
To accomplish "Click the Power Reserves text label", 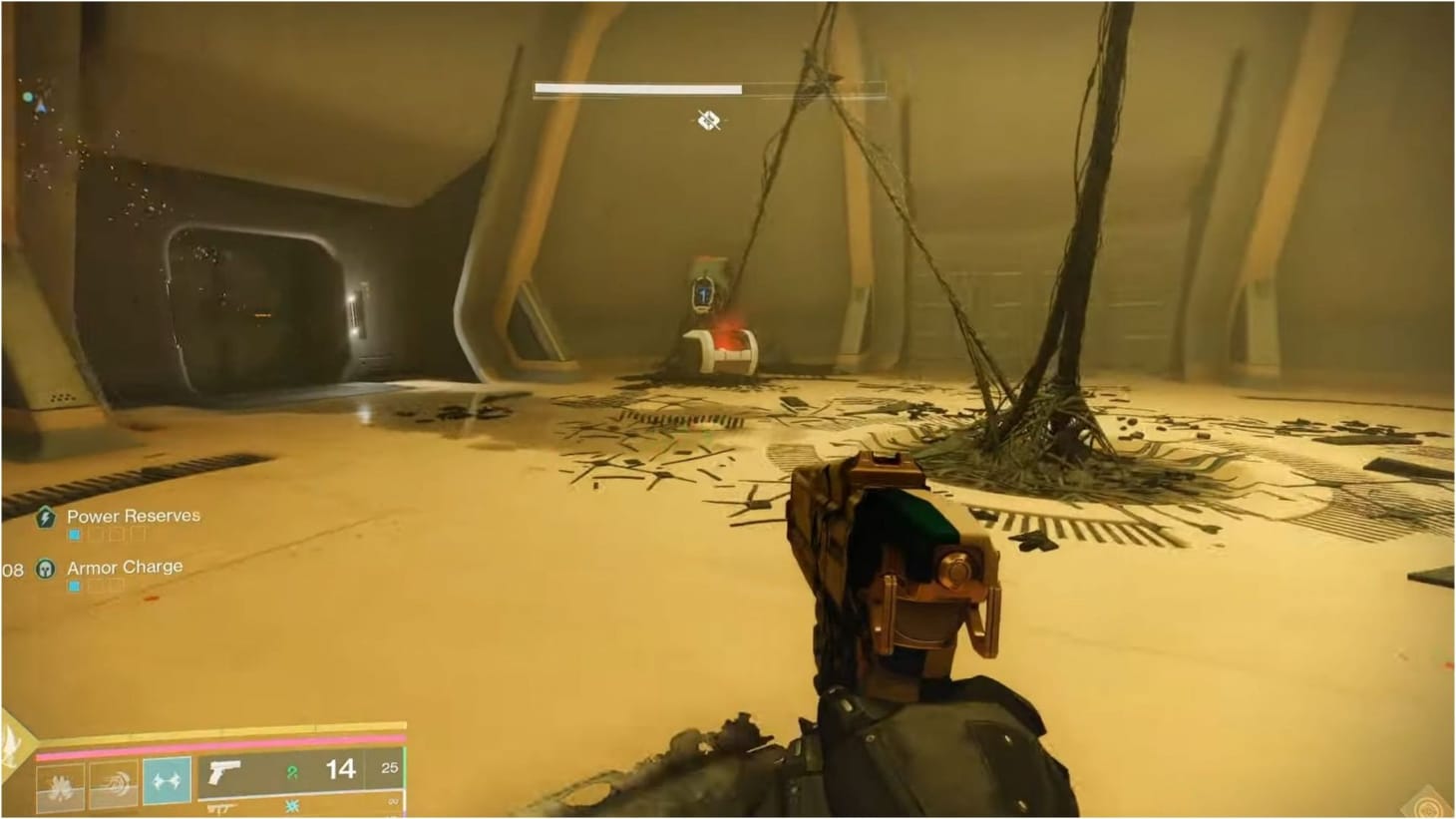I will point(133,516).
